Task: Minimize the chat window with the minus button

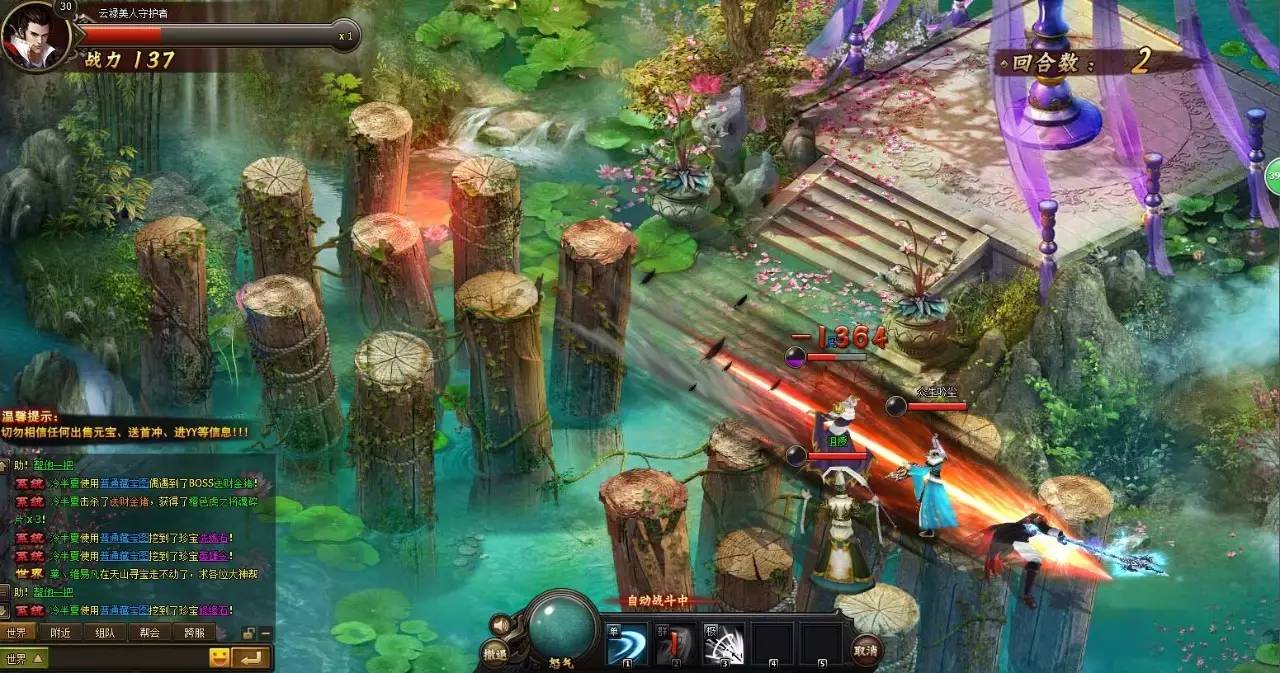Action: pyautogui.click(x=266, y=633)
